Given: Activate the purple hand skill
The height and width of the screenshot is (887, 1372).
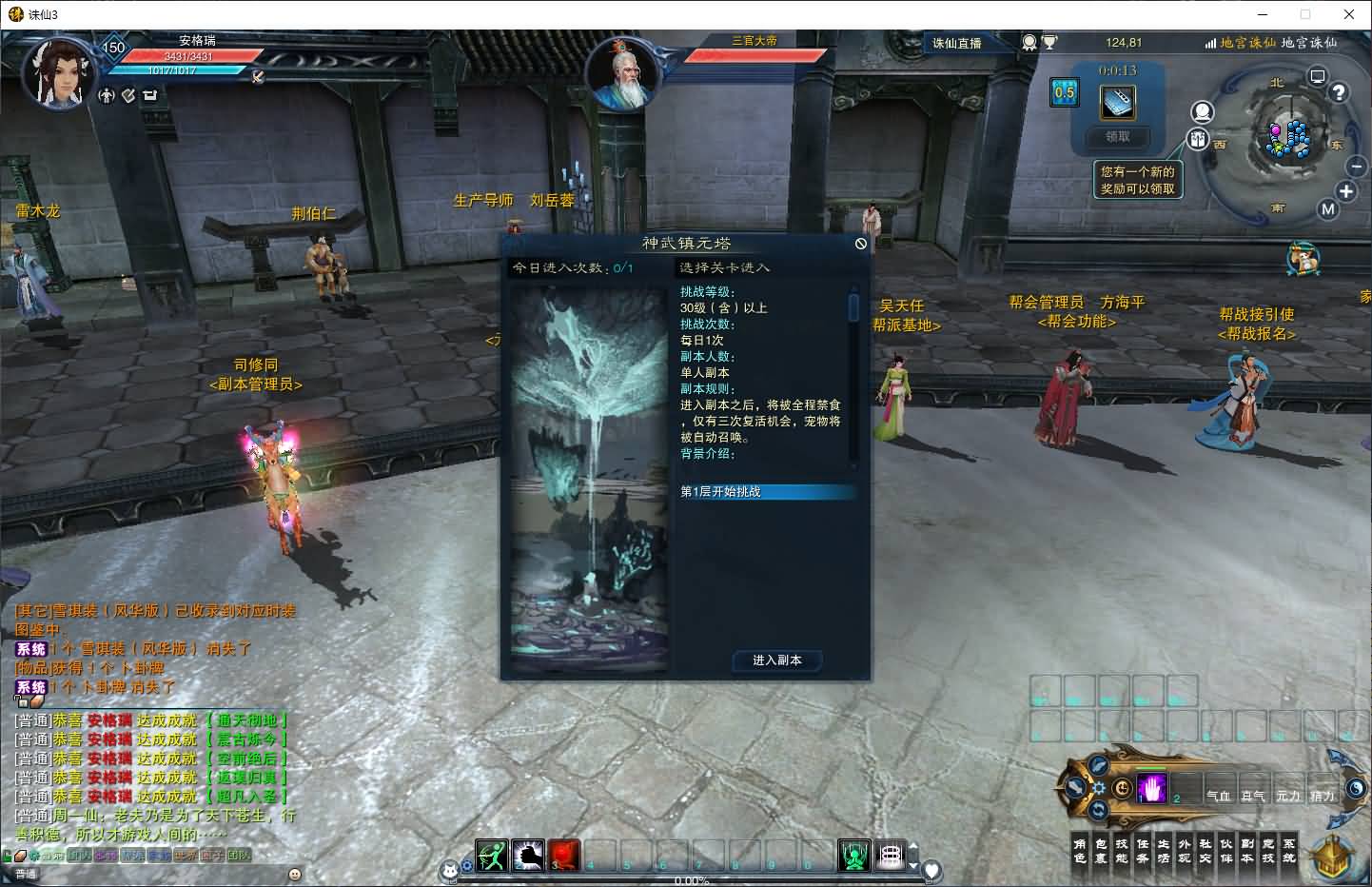Looking at the screenshot, I should 1152,789.
